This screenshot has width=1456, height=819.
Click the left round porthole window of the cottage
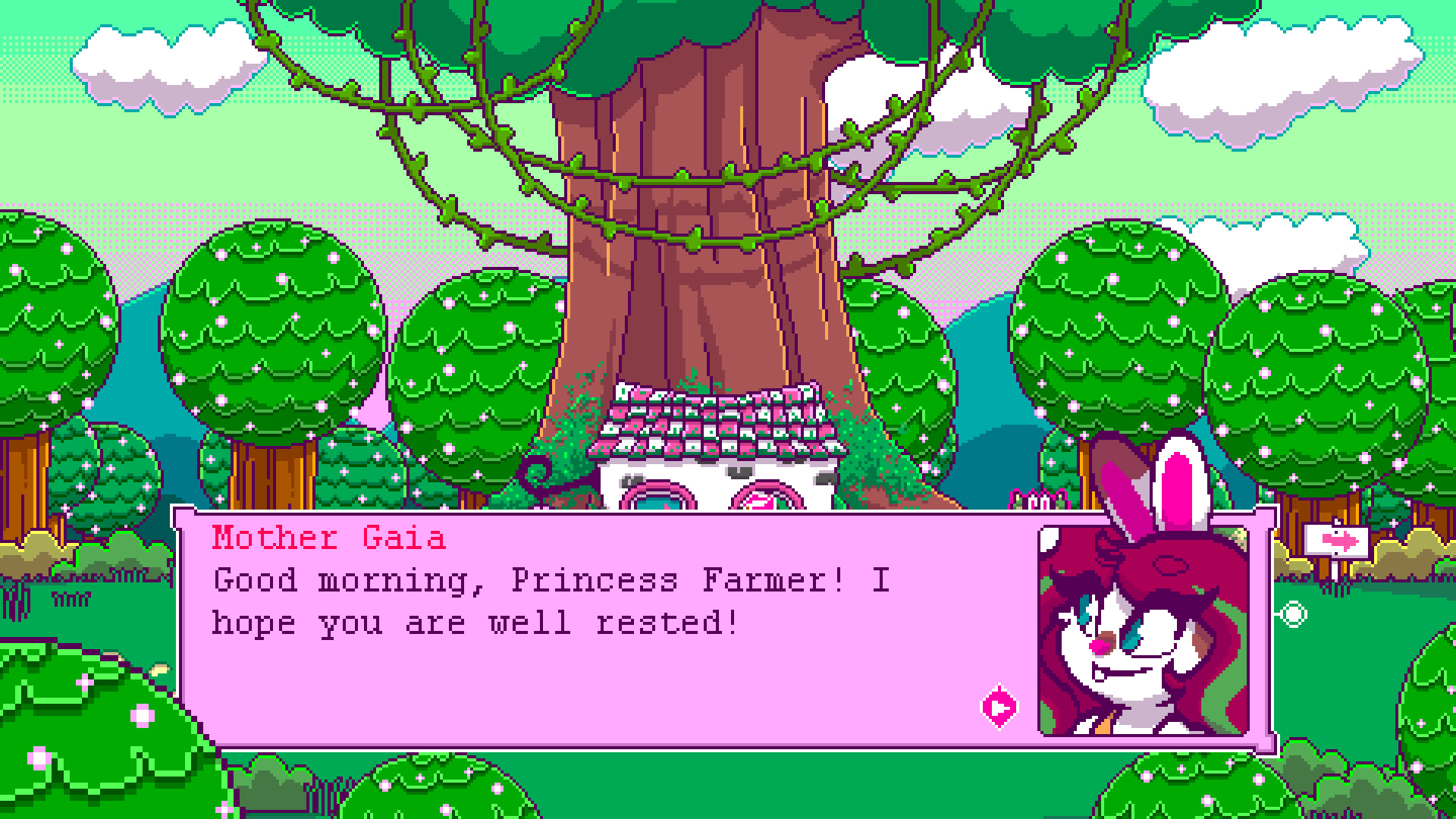point(657,499)
